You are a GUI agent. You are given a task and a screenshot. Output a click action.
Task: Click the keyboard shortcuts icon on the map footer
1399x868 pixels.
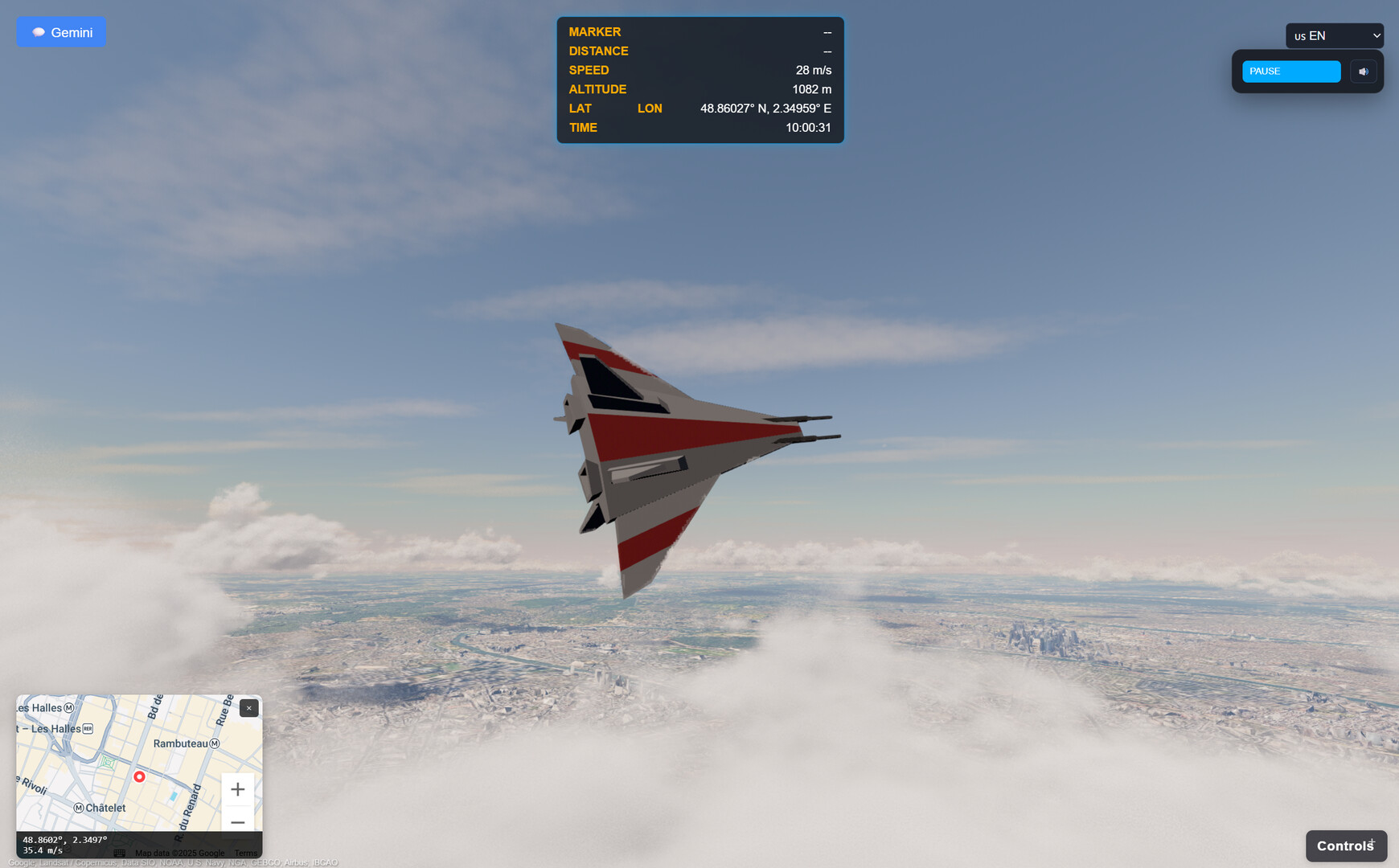point(119,853)
